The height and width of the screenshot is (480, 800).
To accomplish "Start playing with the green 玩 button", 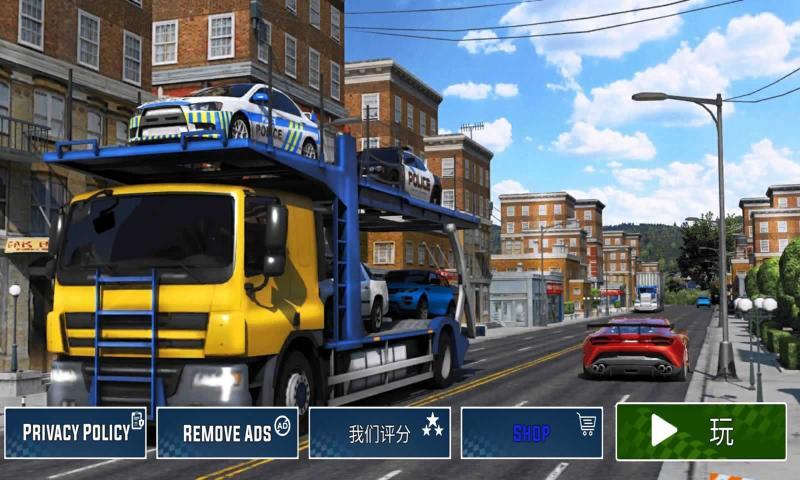I will (700, 431).
